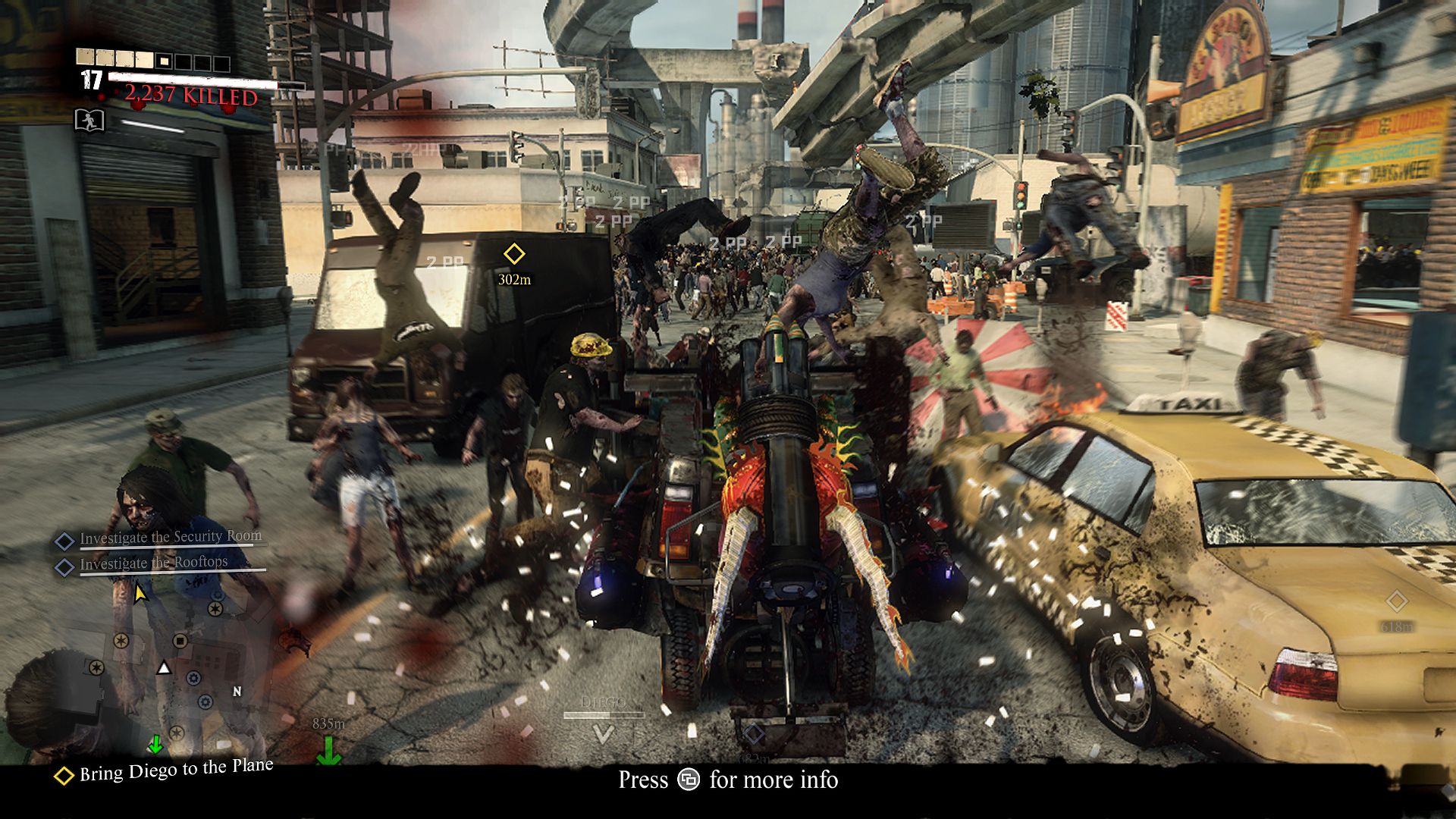
Task: Click the faded 618m waypoint diamond
Action: [1396, 602]
